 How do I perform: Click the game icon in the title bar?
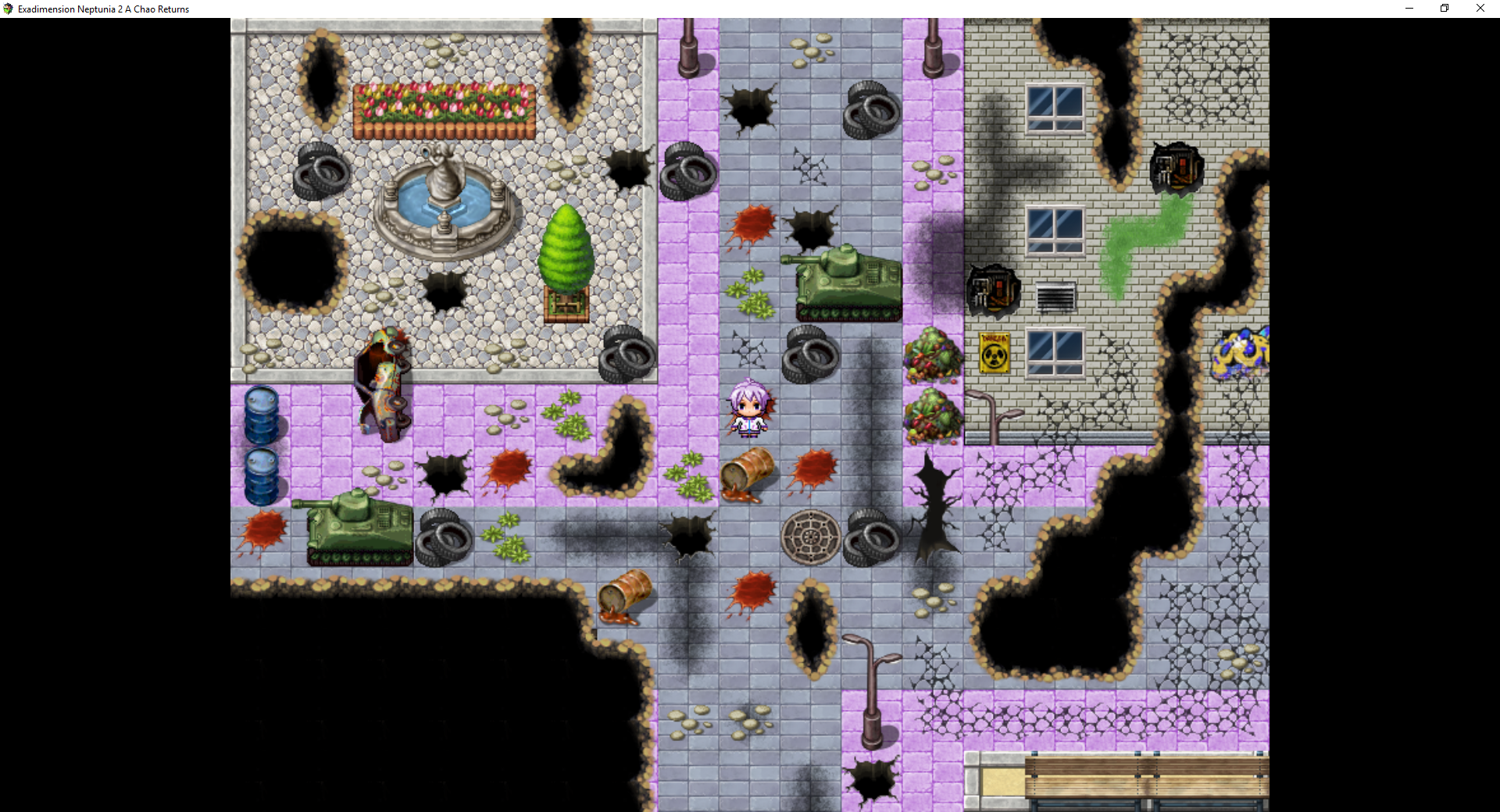(x=8, y=9)
